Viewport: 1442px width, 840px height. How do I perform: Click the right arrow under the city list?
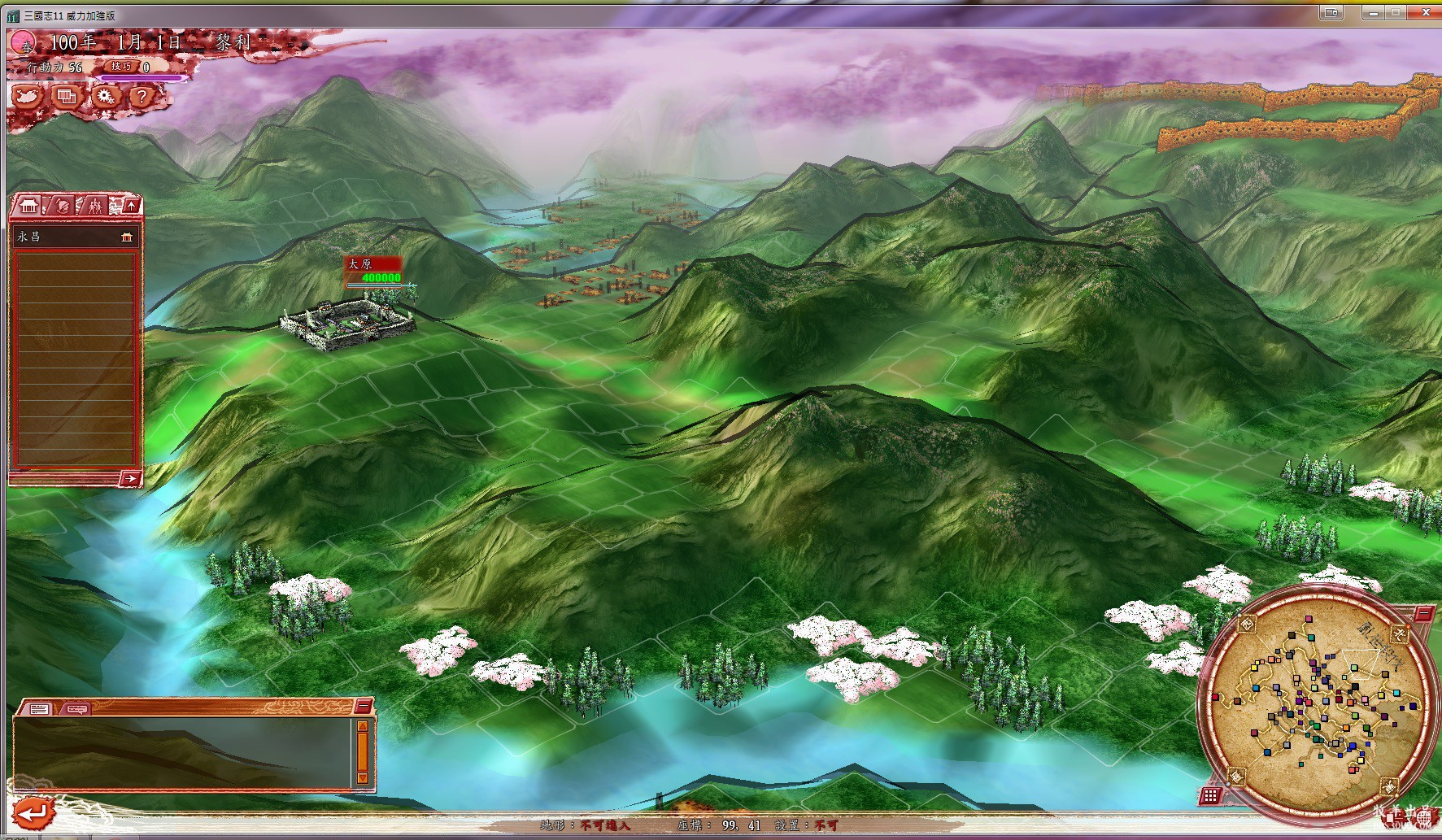click(130, 478)
